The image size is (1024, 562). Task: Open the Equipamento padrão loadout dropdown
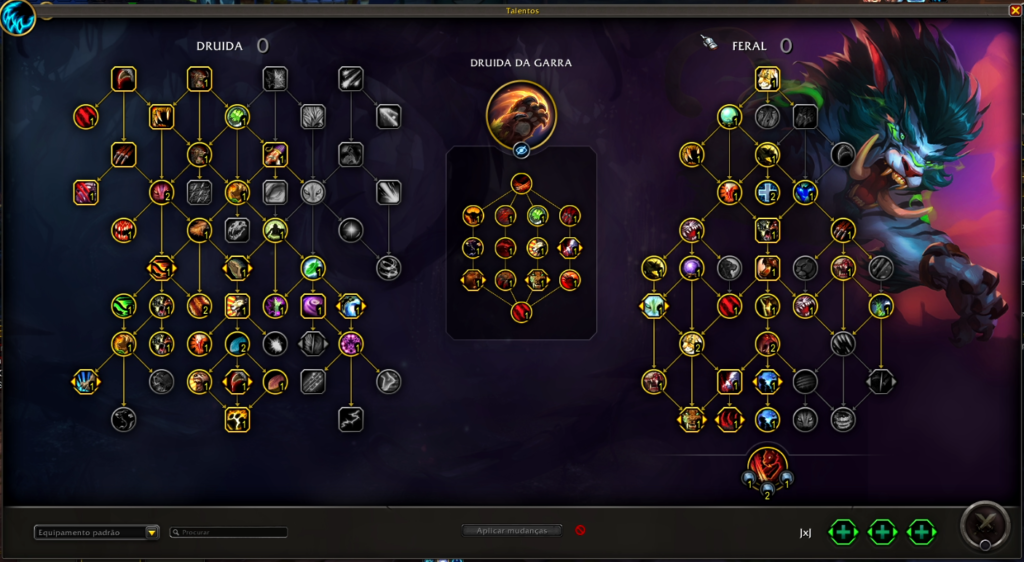[x=96, y=532]
